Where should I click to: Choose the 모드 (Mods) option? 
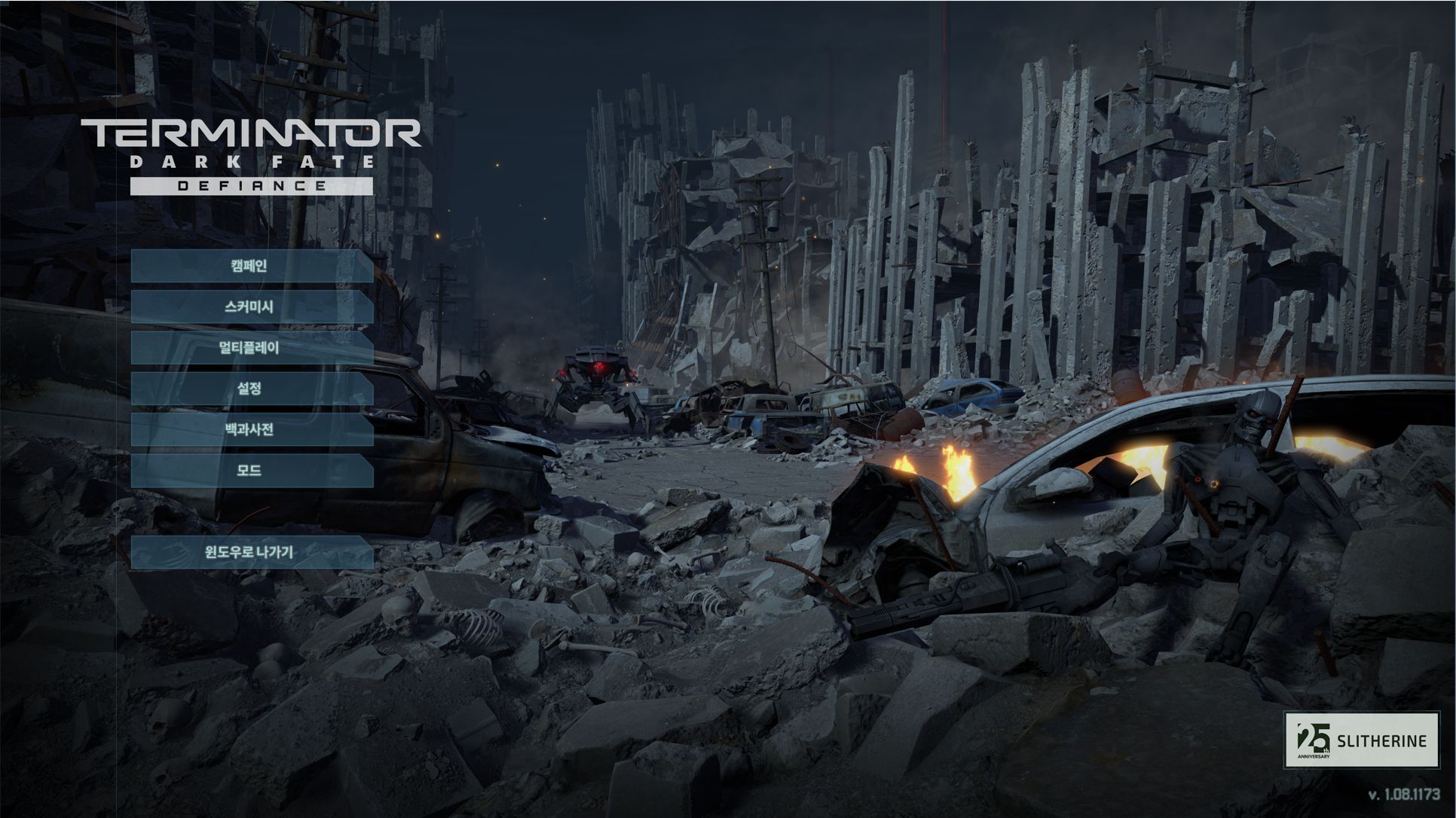pos(251,470)
